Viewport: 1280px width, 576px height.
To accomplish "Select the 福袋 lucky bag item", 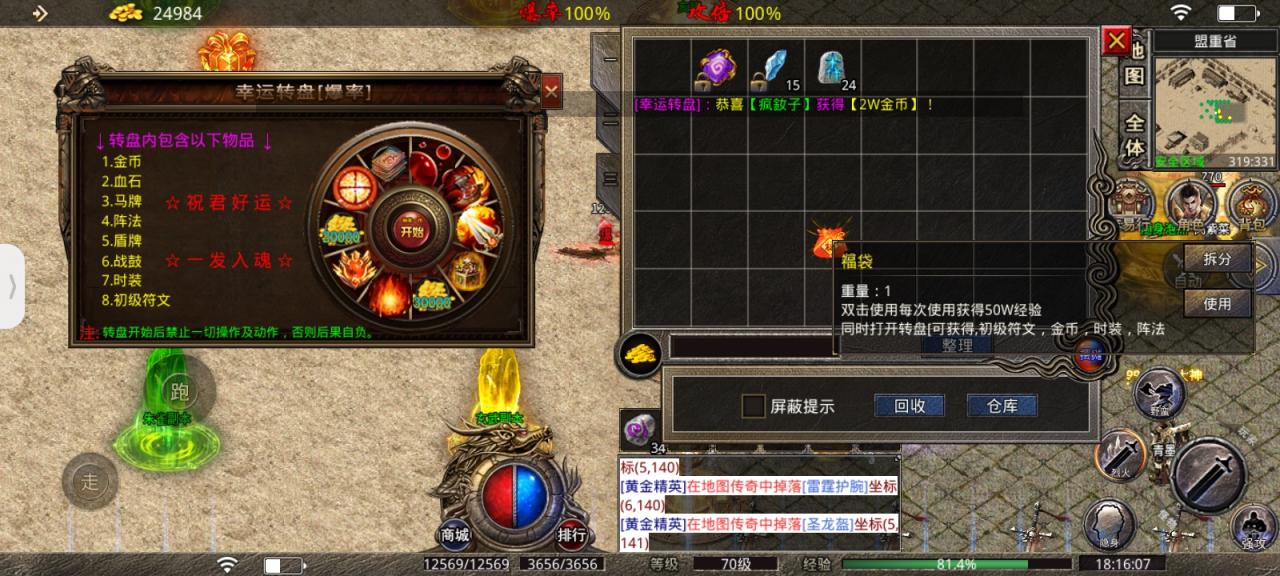I will 829,242.
